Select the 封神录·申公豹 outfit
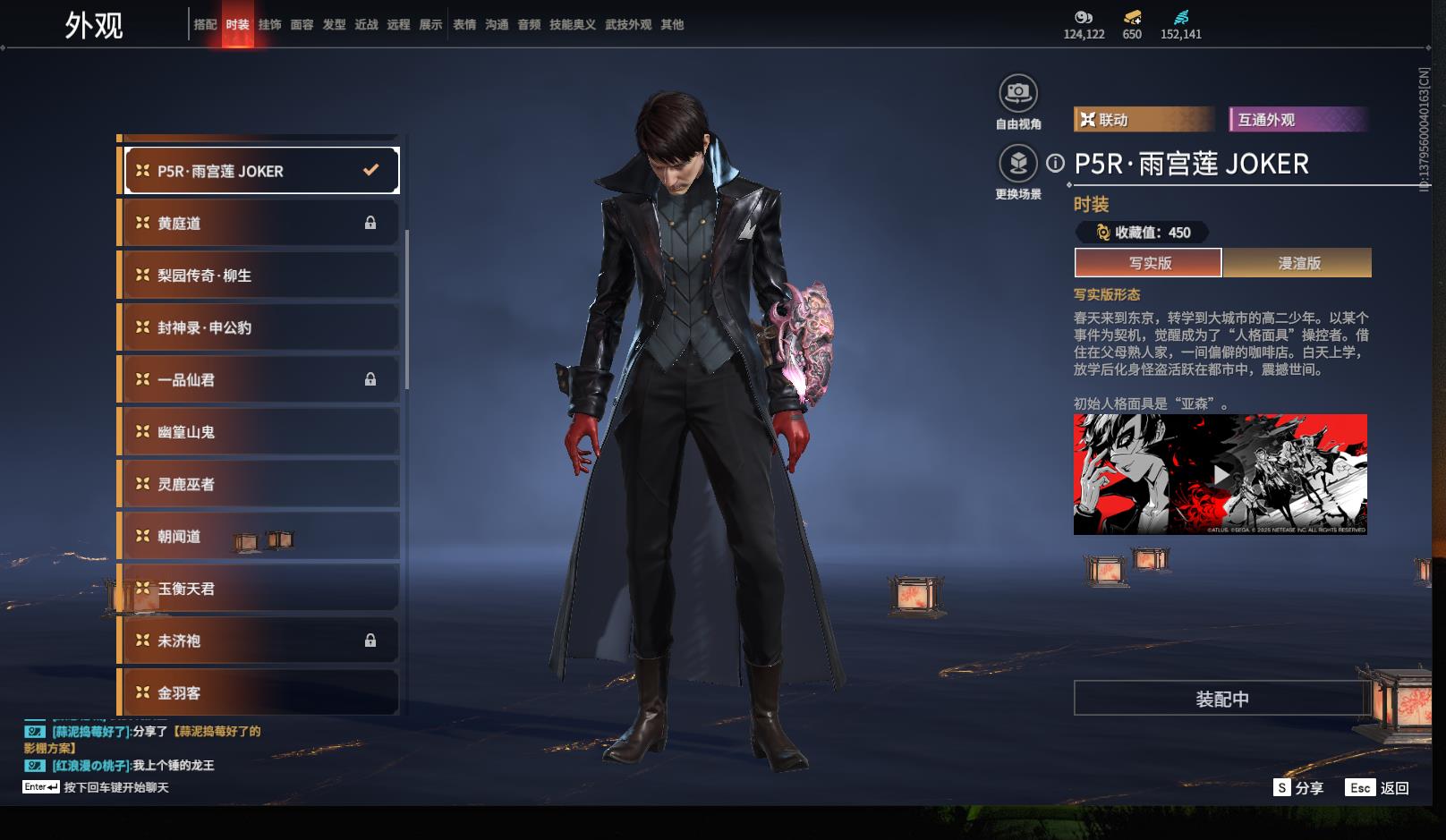Screen dimensions: 1446x840 click(259, 327)
